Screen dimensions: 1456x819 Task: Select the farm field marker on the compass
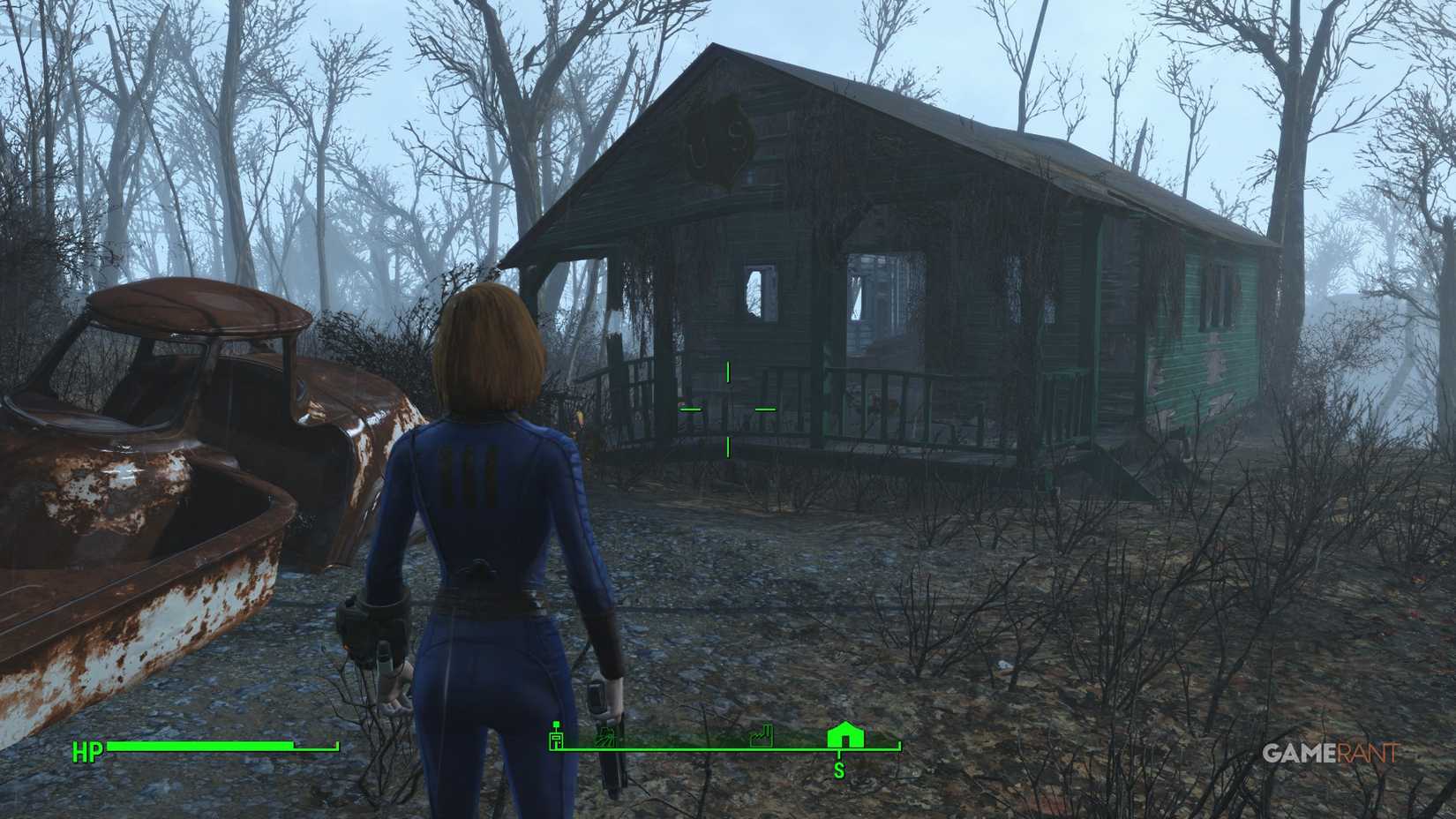click(x=605, y=736)
